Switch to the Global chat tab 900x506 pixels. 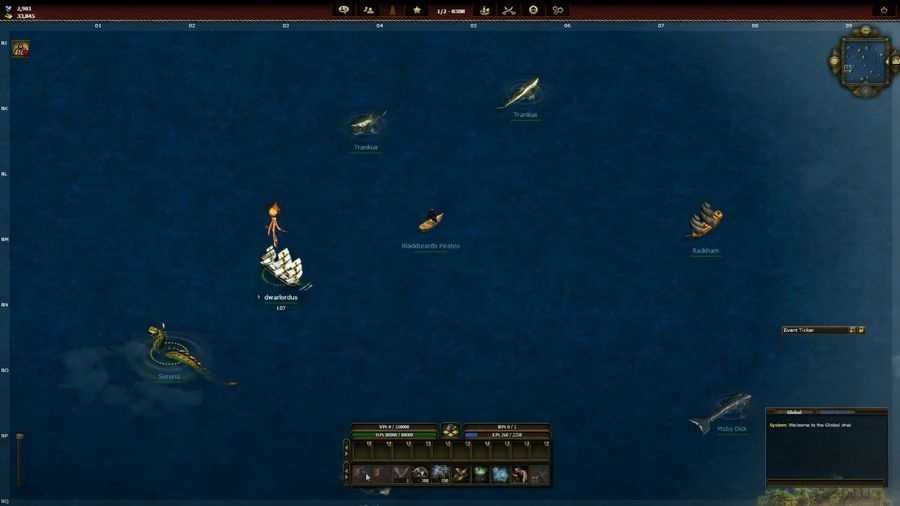pos(794,411)
